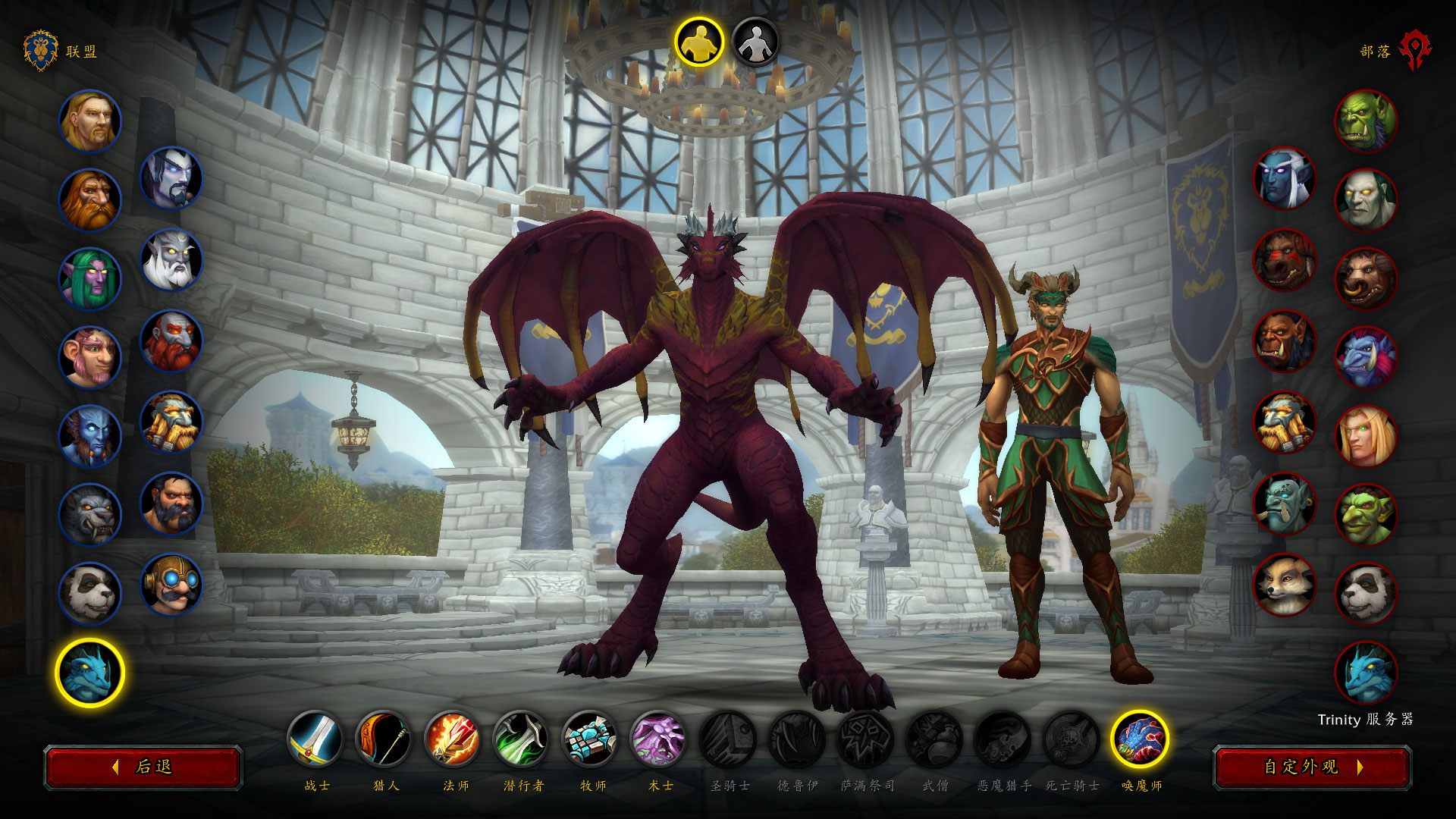Image resolution: width=1456 pixels, height=819 pixels.
Task: Click the 后退 back button
Action: pos(143,767)
